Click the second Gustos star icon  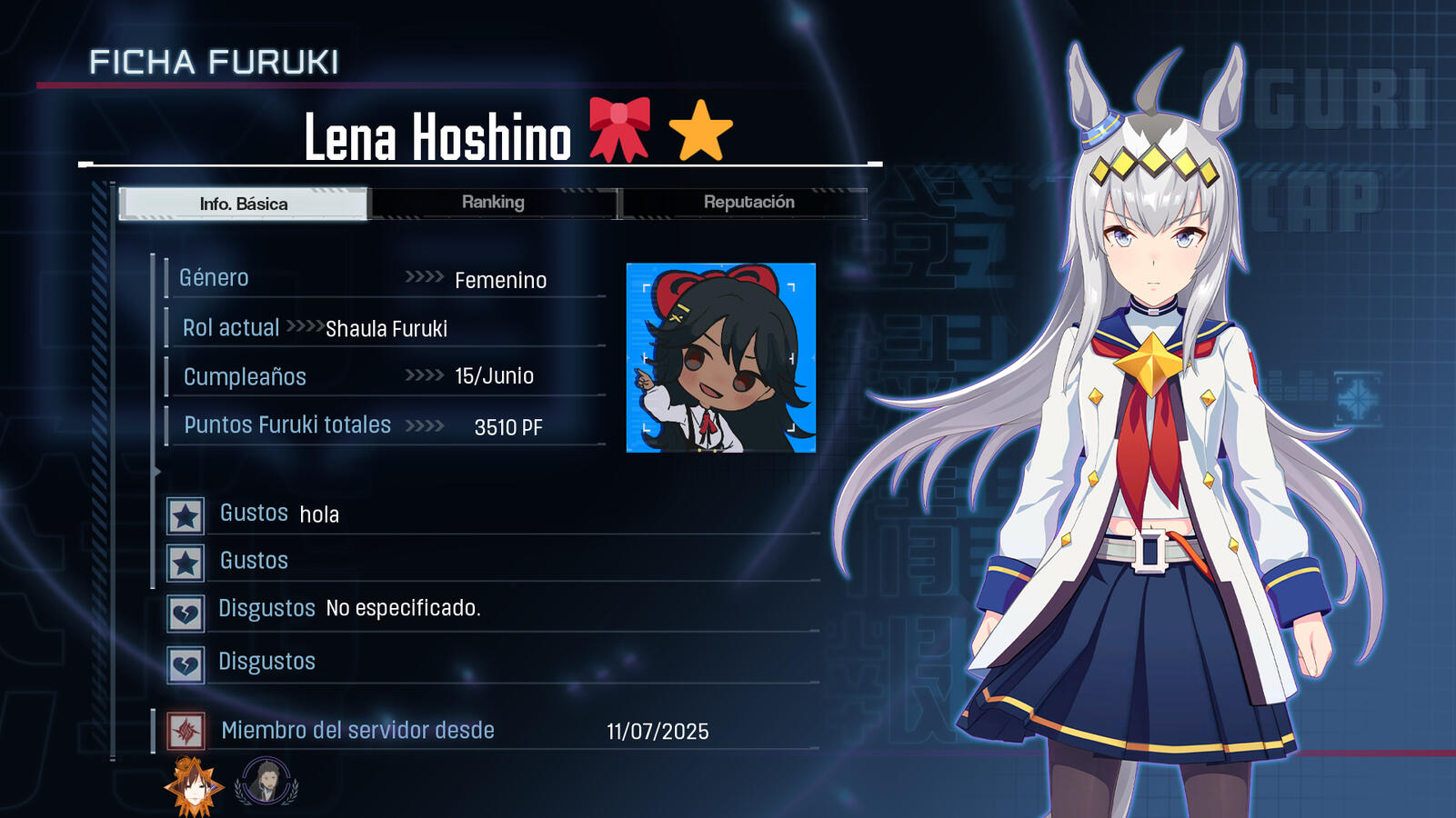tap(186, 563)
